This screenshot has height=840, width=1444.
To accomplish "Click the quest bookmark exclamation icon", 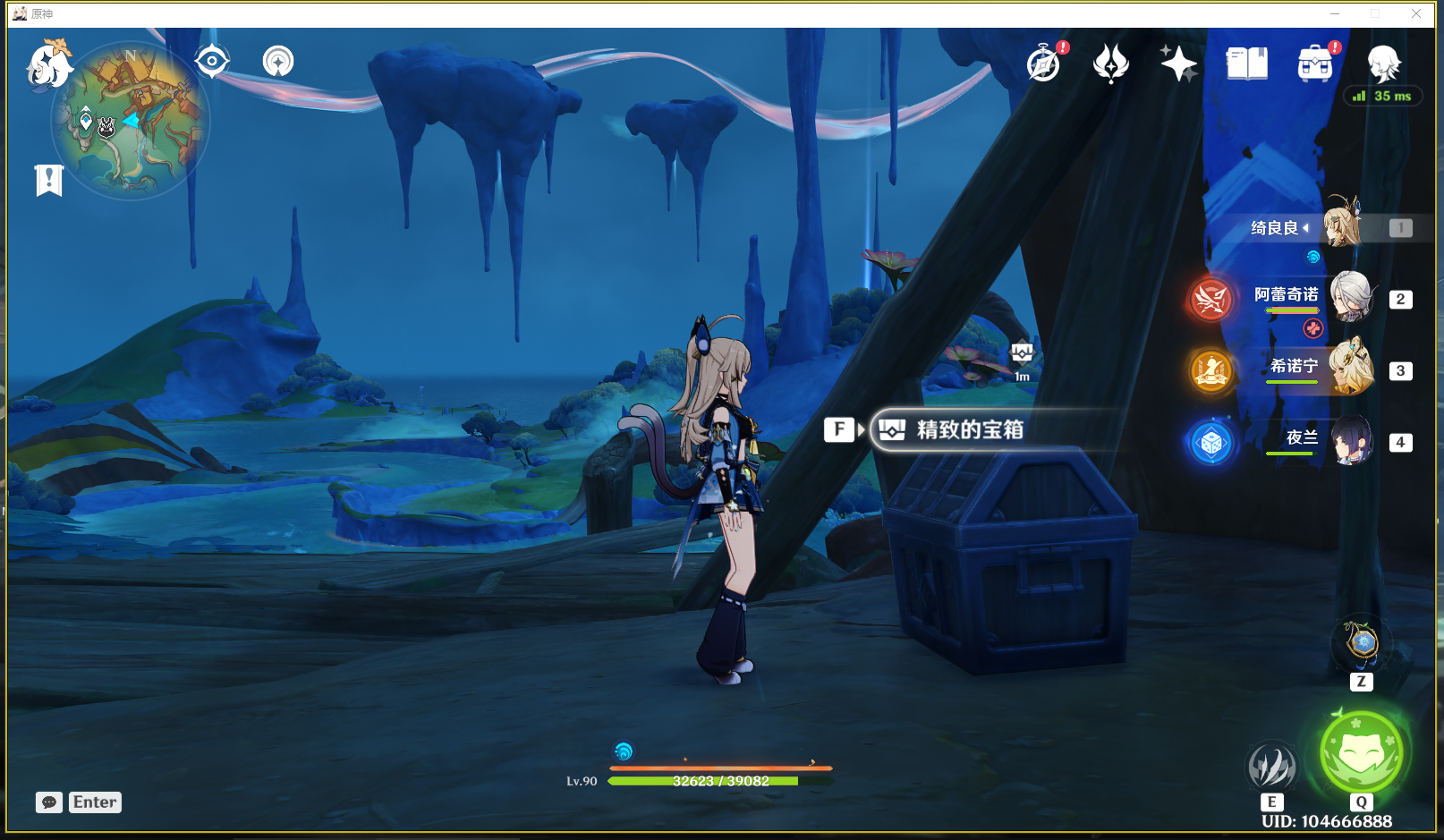I will [49, 180].
